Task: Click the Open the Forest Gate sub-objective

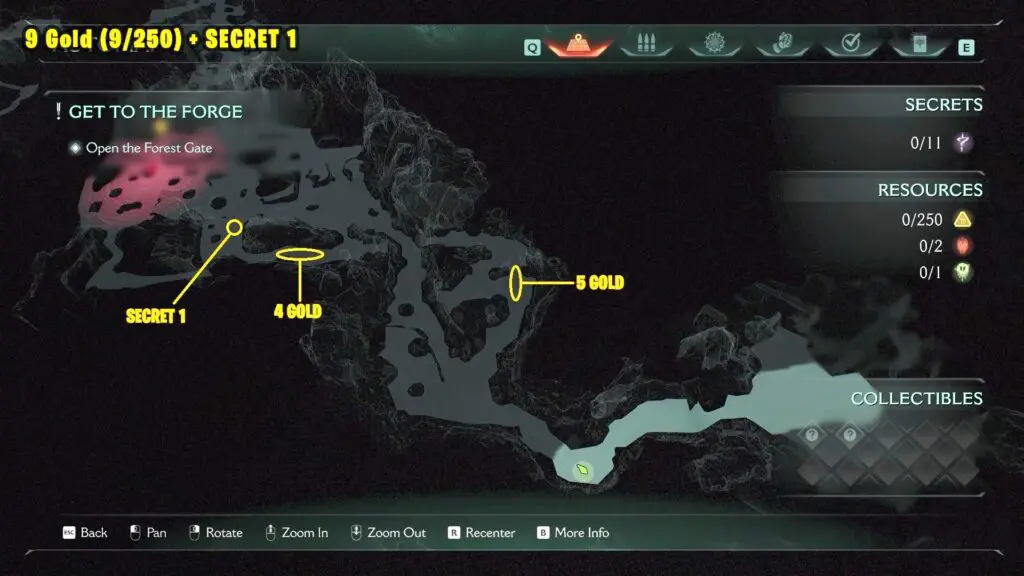Action: [x=148, y=148]
